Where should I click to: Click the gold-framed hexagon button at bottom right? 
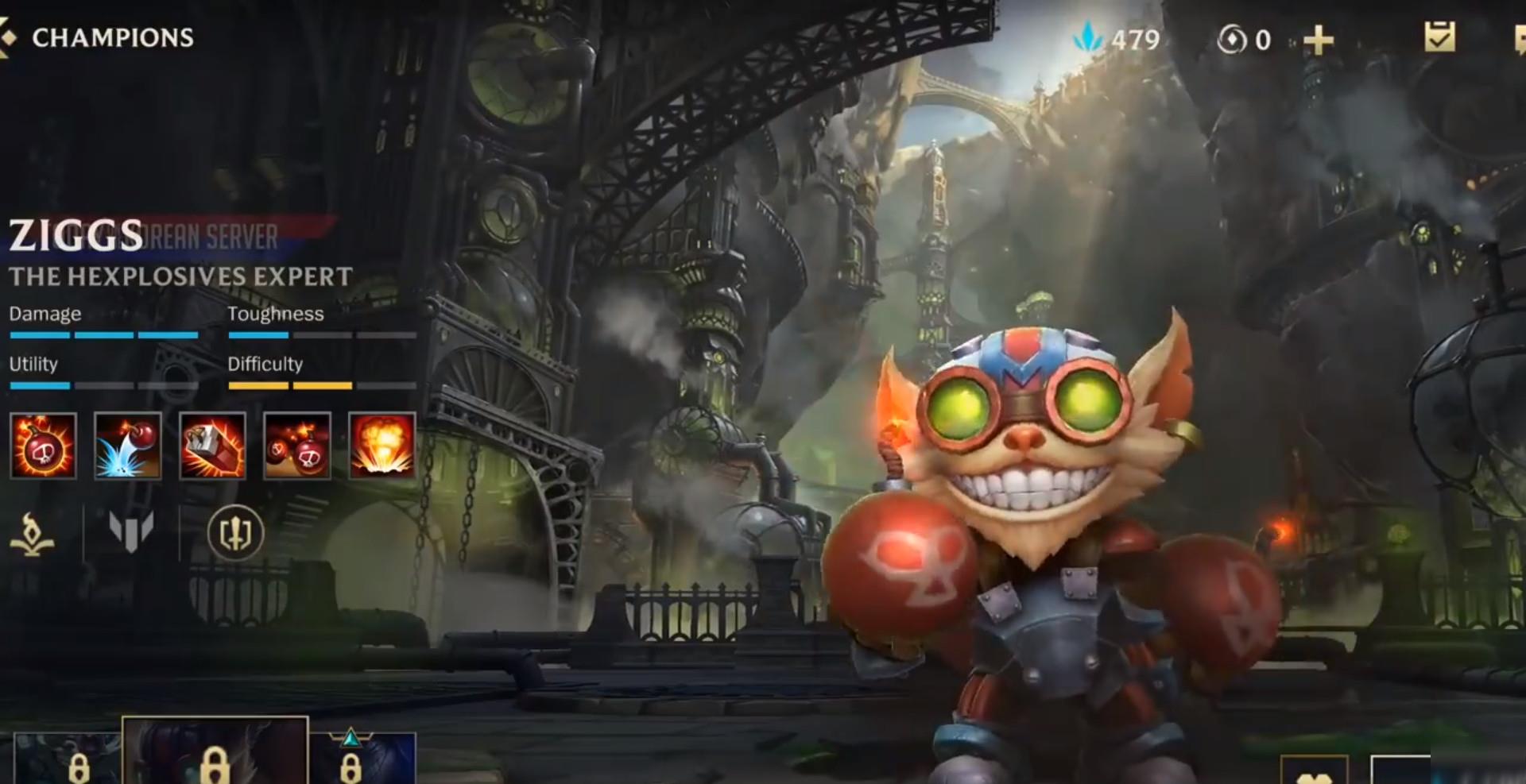tap(1314, 770)
